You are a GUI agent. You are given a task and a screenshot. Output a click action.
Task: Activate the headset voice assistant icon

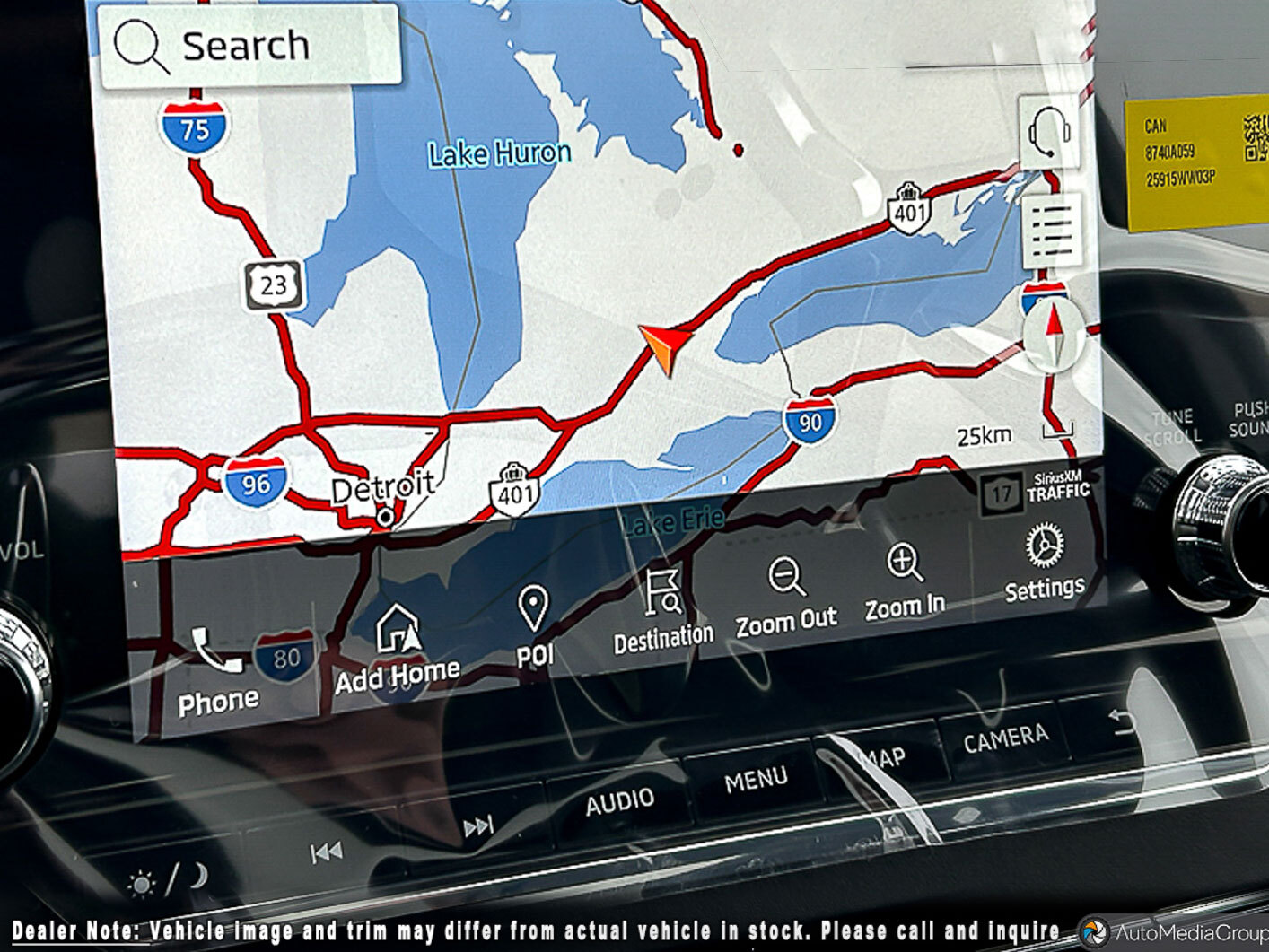[x=1049, y=133]
